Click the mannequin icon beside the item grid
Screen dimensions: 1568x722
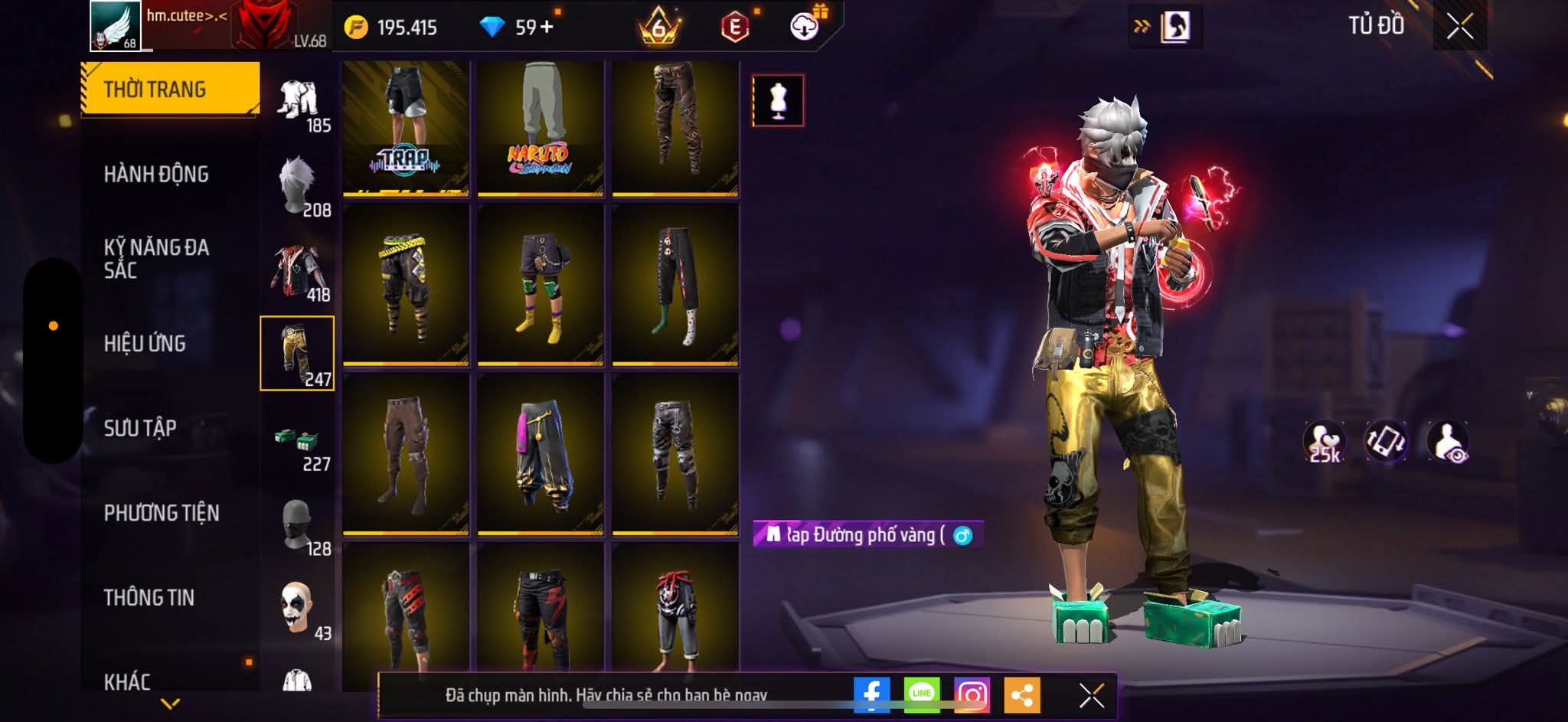778,100
